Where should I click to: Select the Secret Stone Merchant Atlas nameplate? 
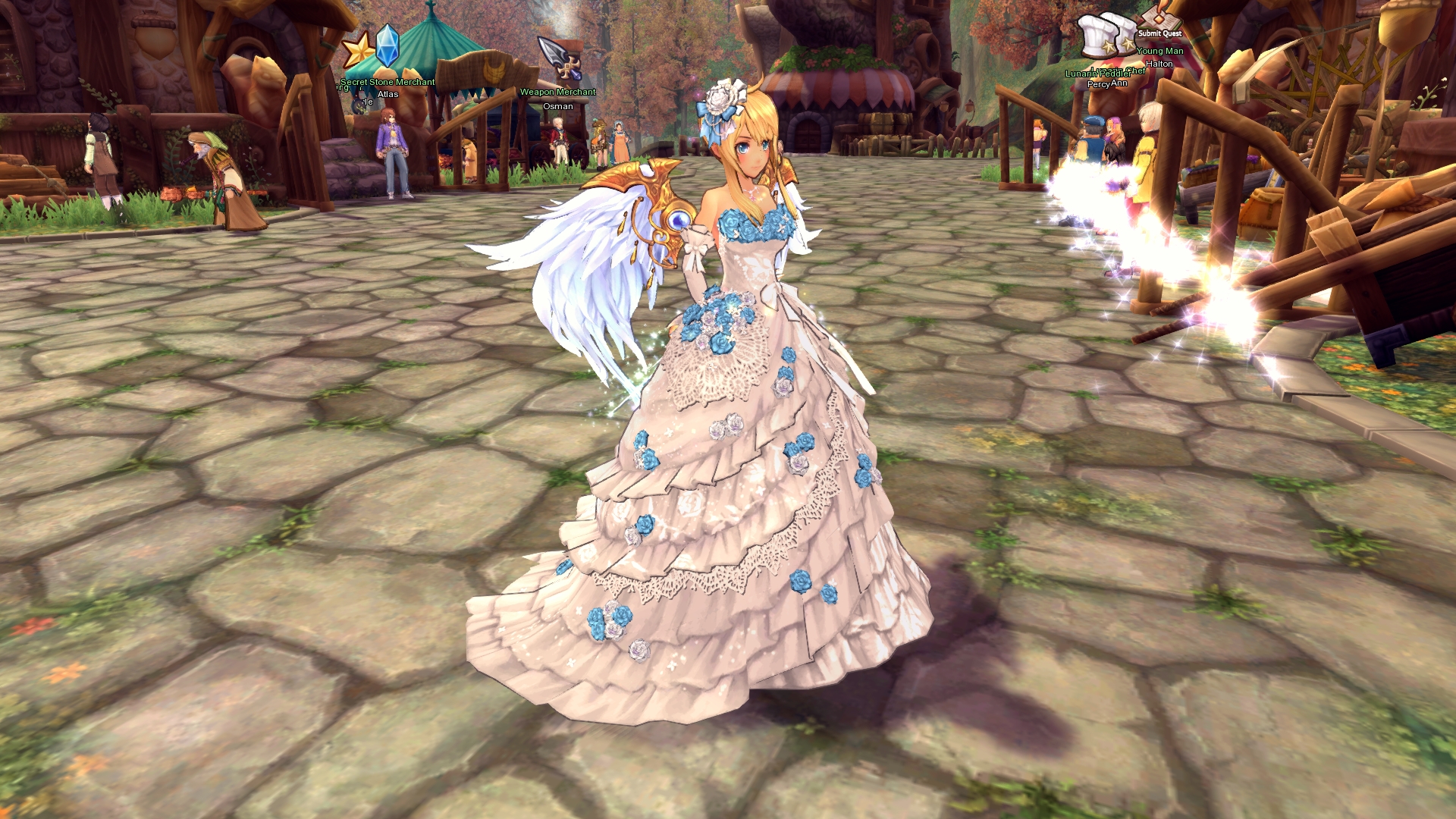point(388,88)
